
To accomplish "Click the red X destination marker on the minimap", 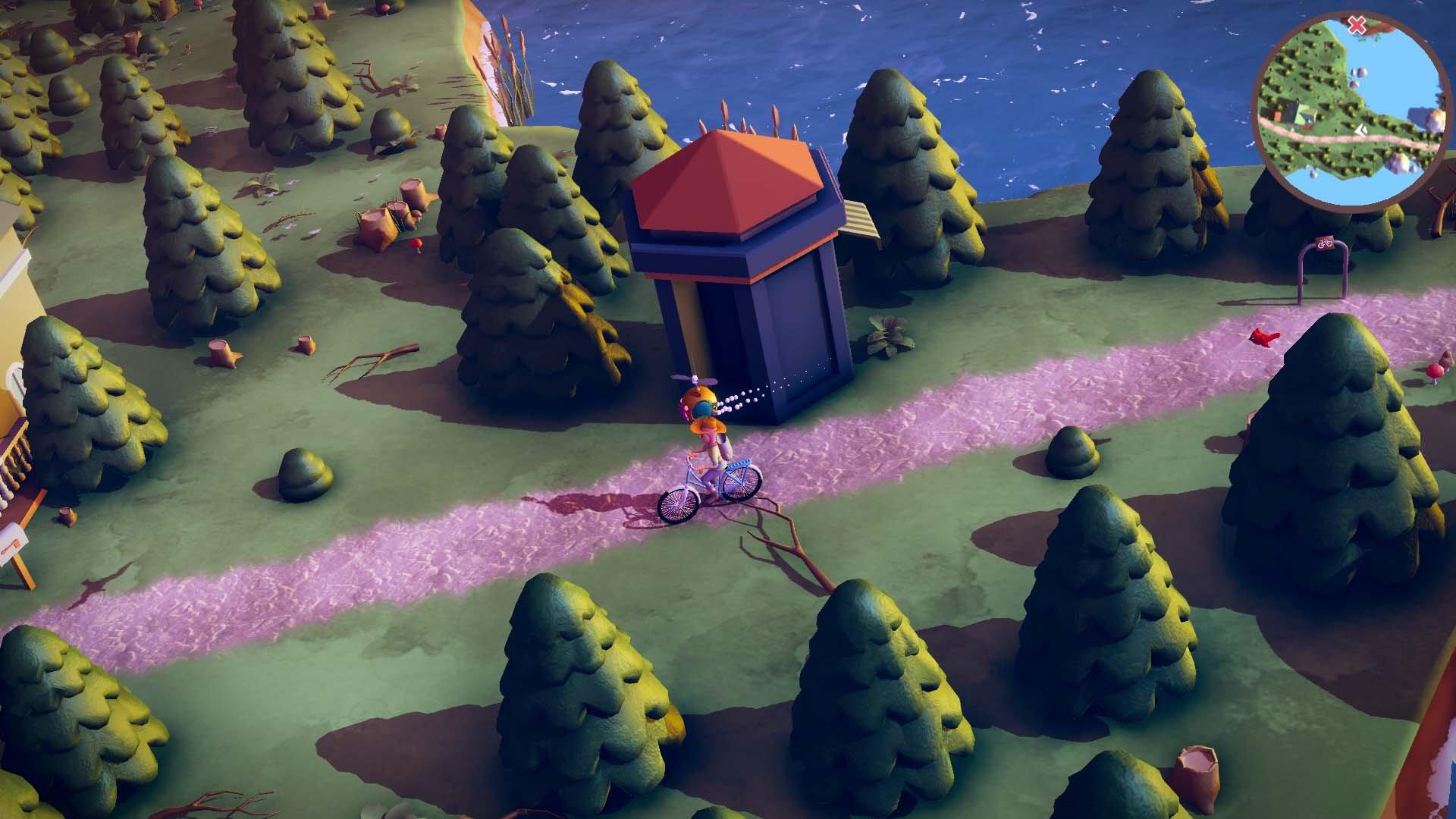I will [1355, 24].
